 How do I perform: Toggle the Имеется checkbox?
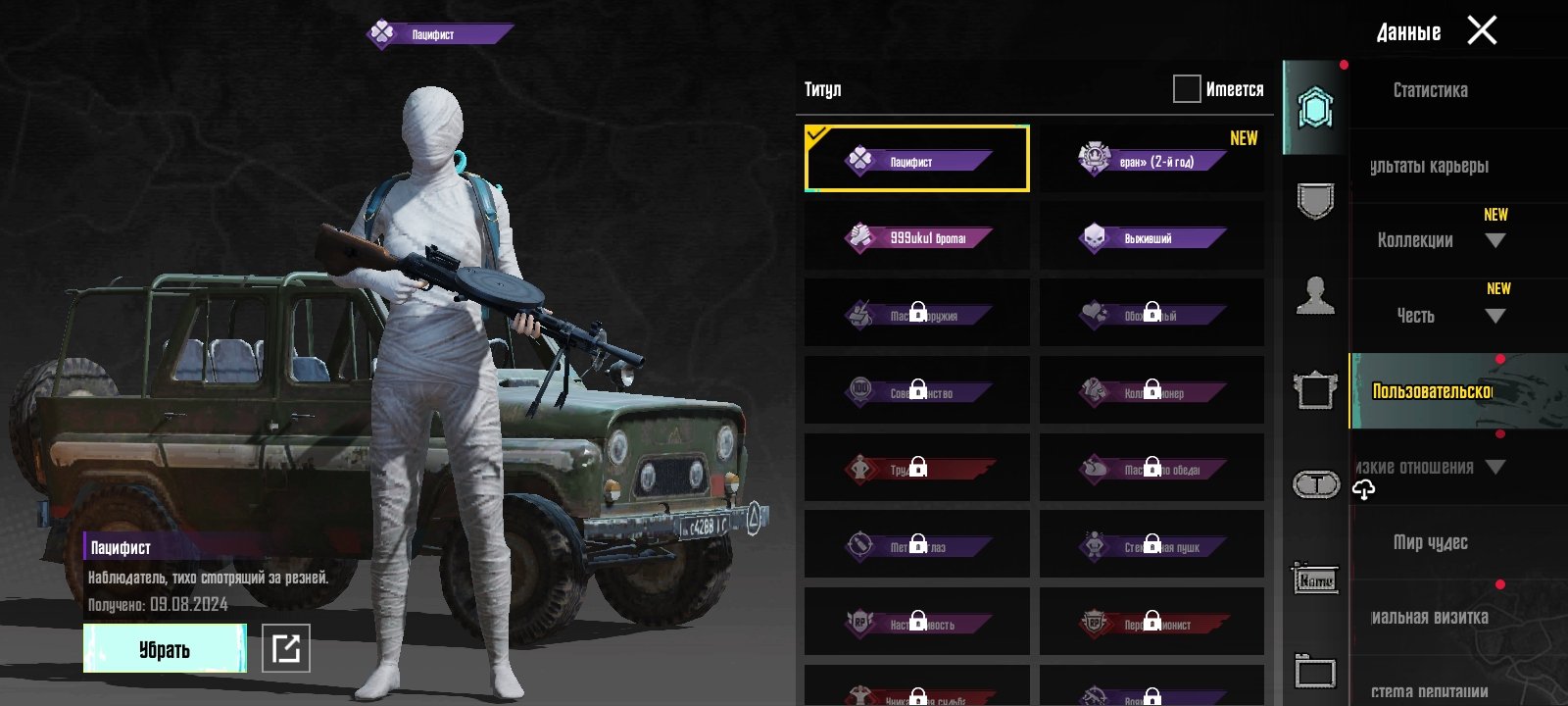coord(1187,89)
